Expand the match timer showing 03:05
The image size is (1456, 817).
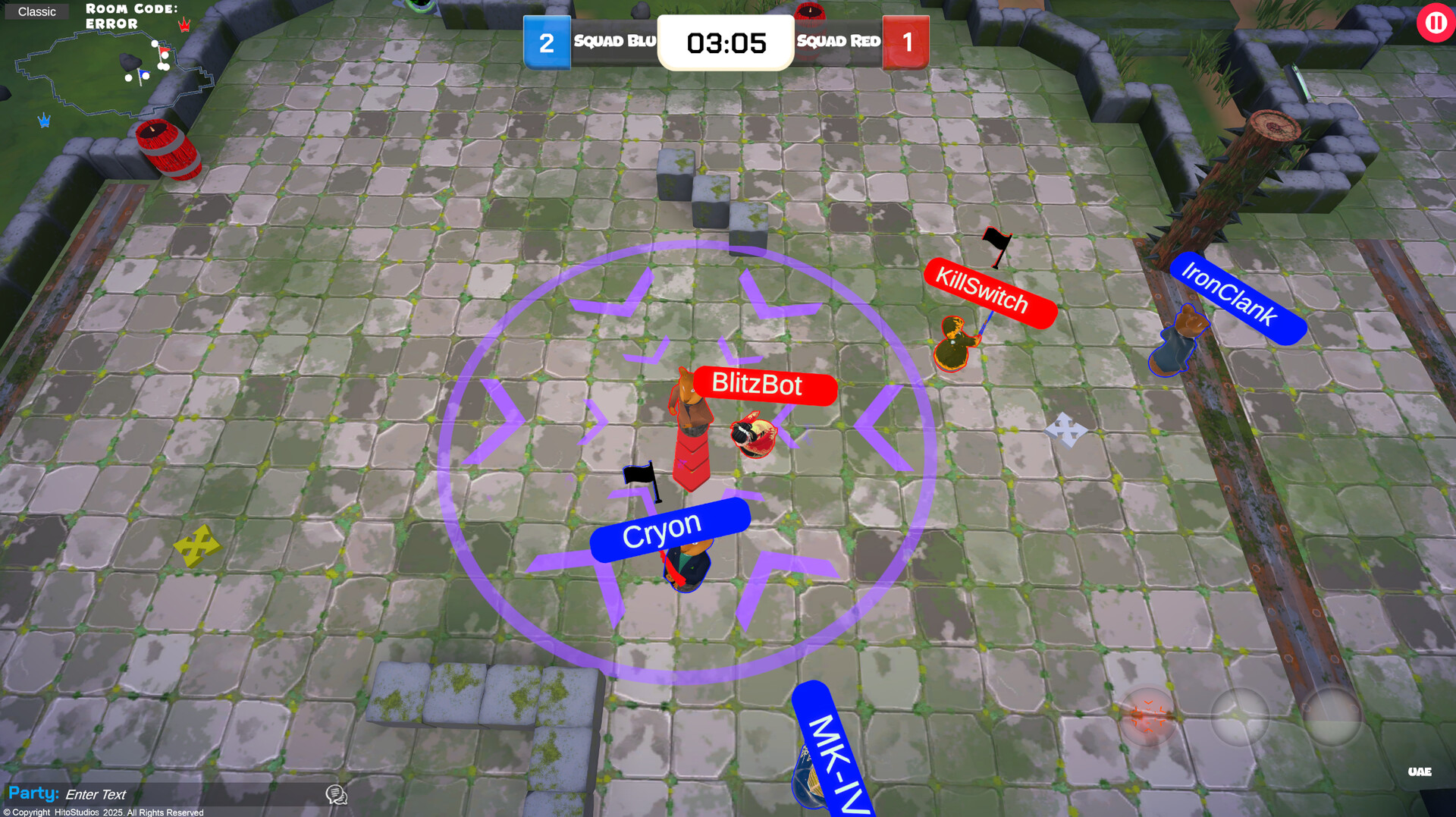(x=725, y=42)
